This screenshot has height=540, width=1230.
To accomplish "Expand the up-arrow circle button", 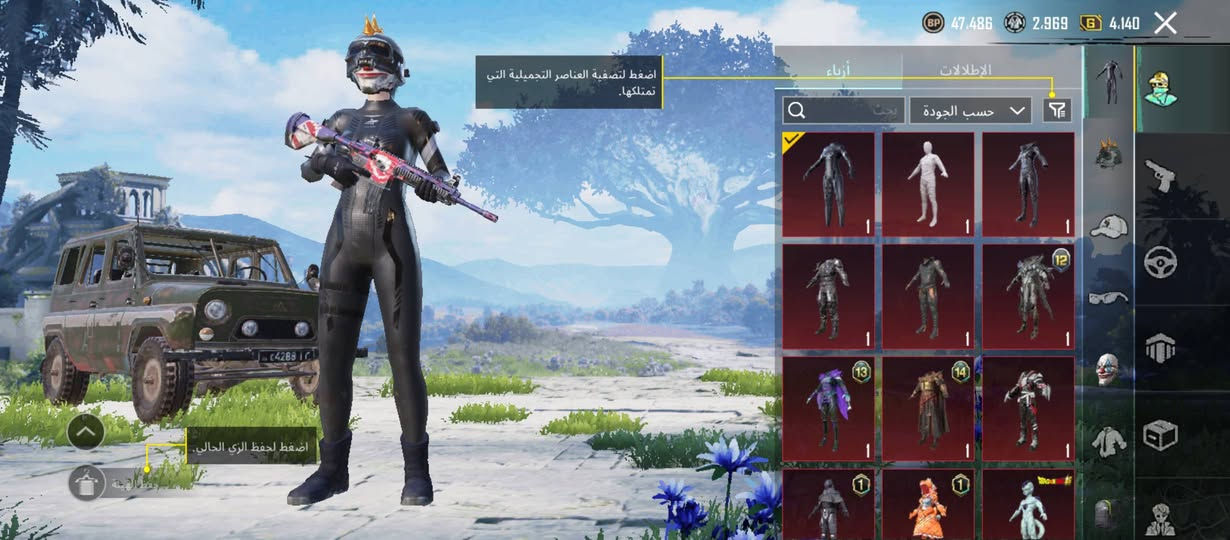I will click(x=86, y=432).
